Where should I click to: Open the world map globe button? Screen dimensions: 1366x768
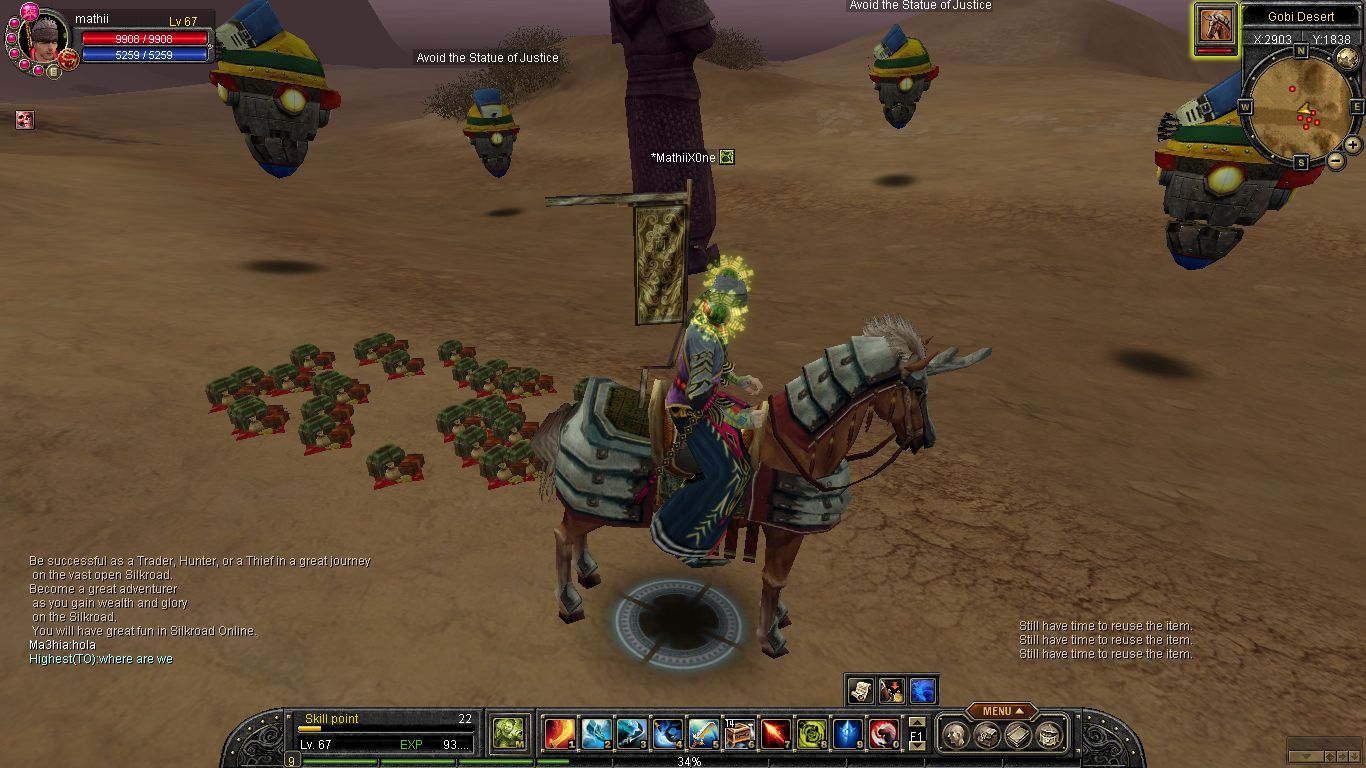tap(1346, 57)
